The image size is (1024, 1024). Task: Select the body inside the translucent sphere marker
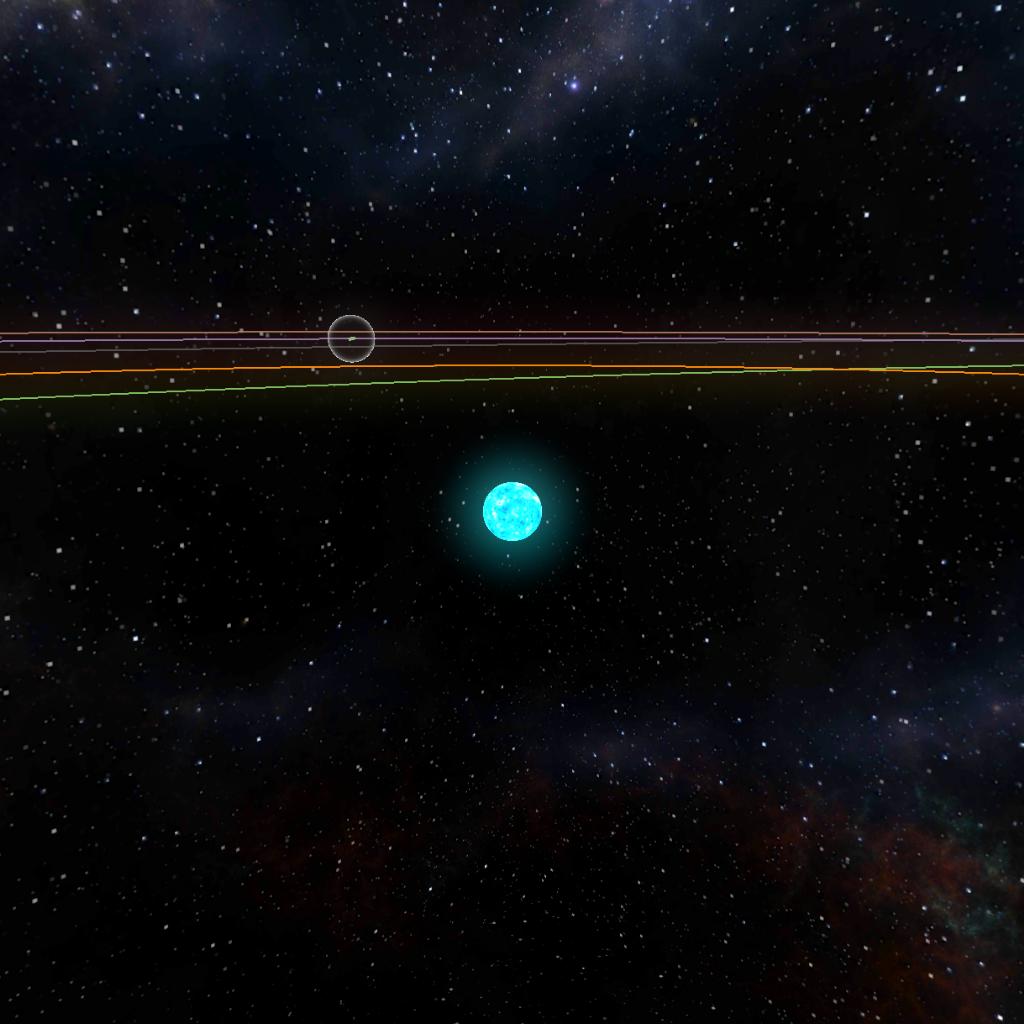351,338
